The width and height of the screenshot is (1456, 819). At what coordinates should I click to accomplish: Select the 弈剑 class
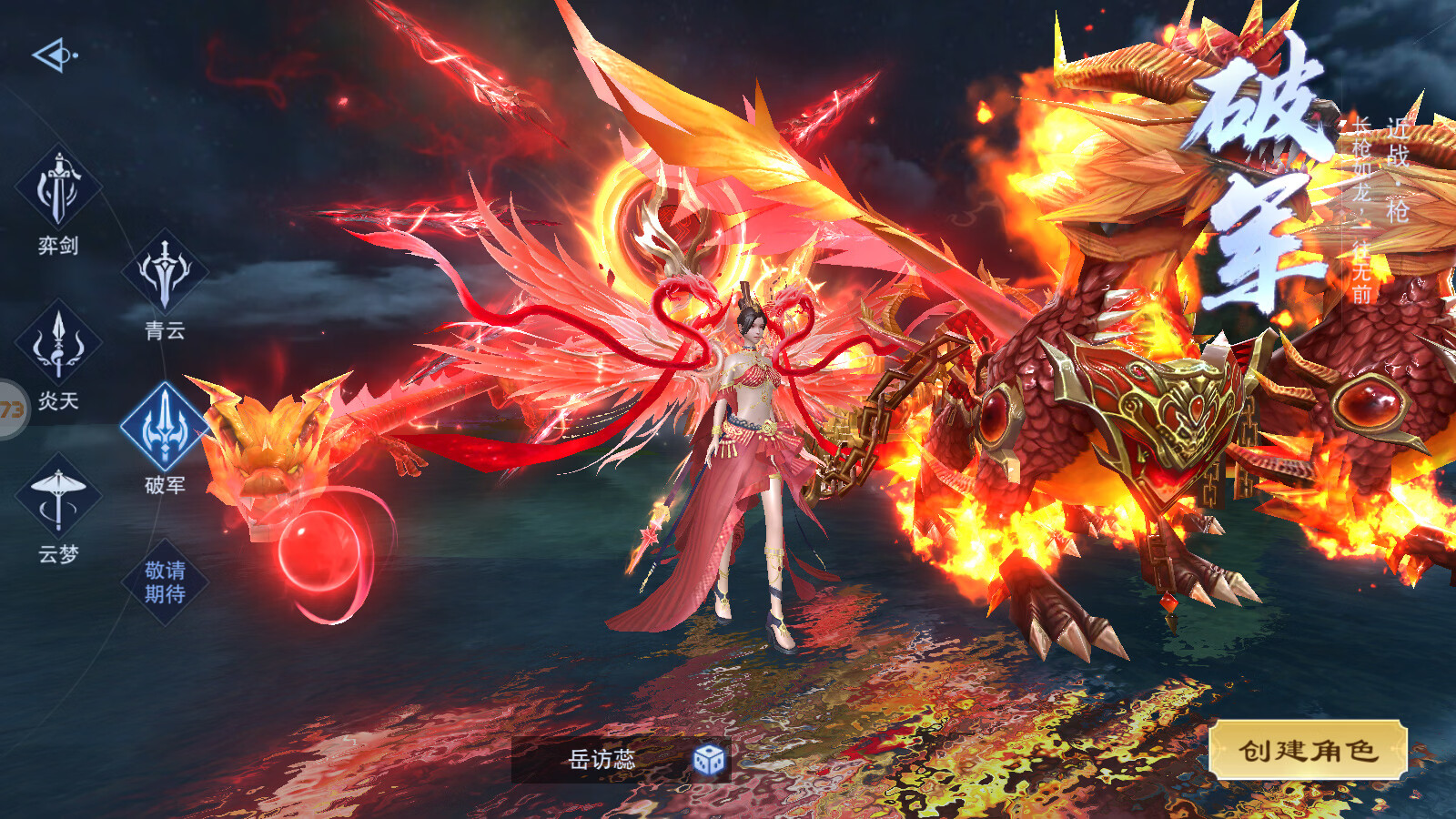click(58, 189)
